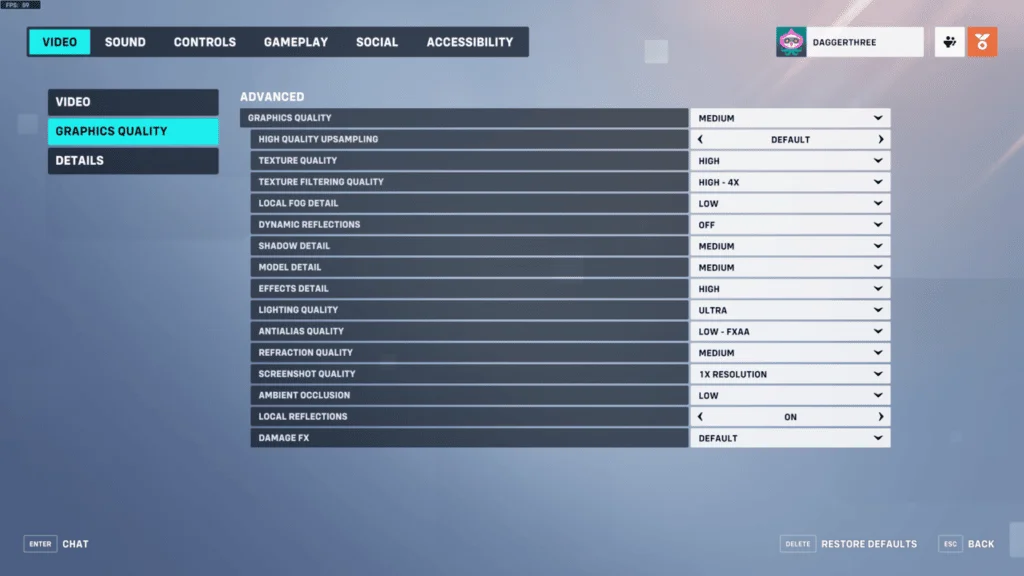Switch to the Sound tab

(125, 42)
